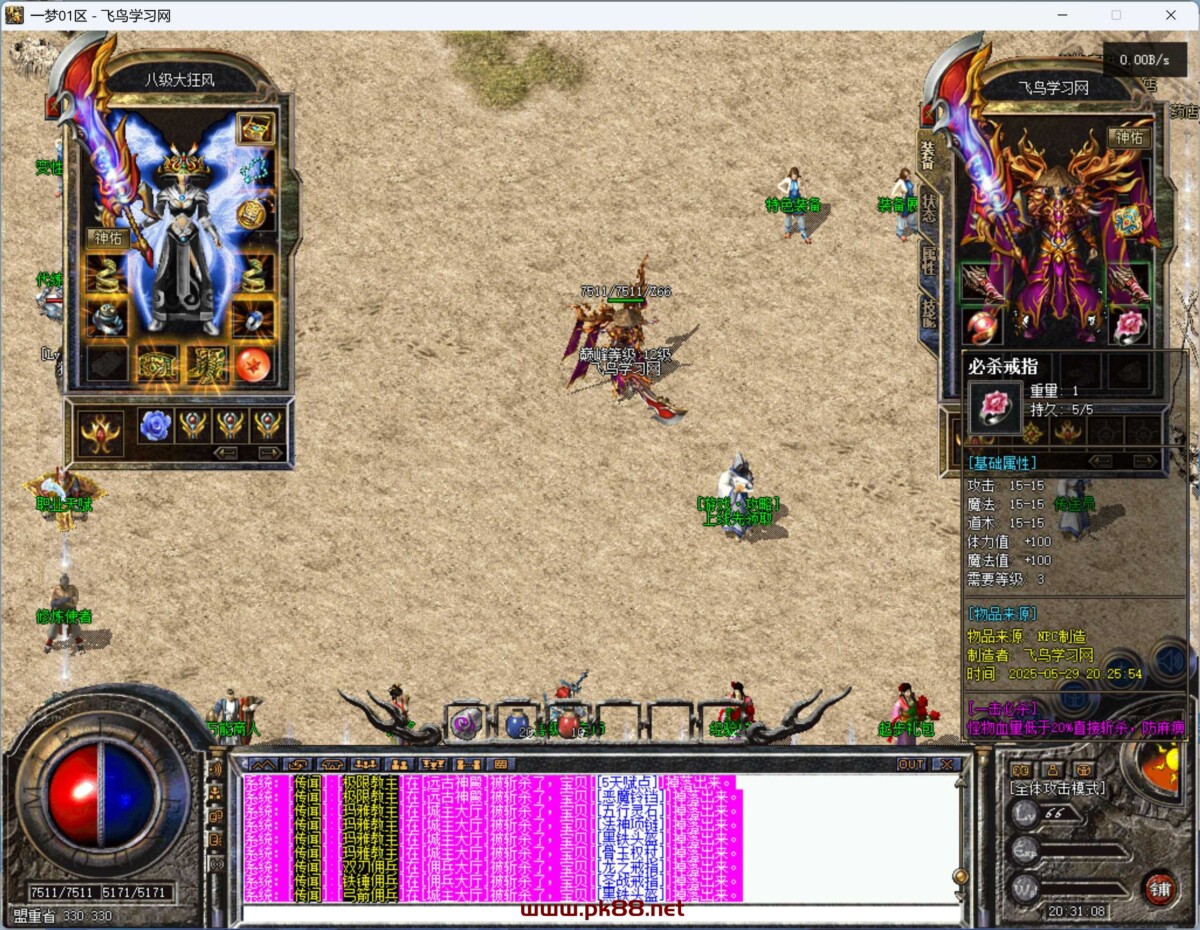
Task: Click the 神佑 button on right panel
Action: pos(1128,138)
